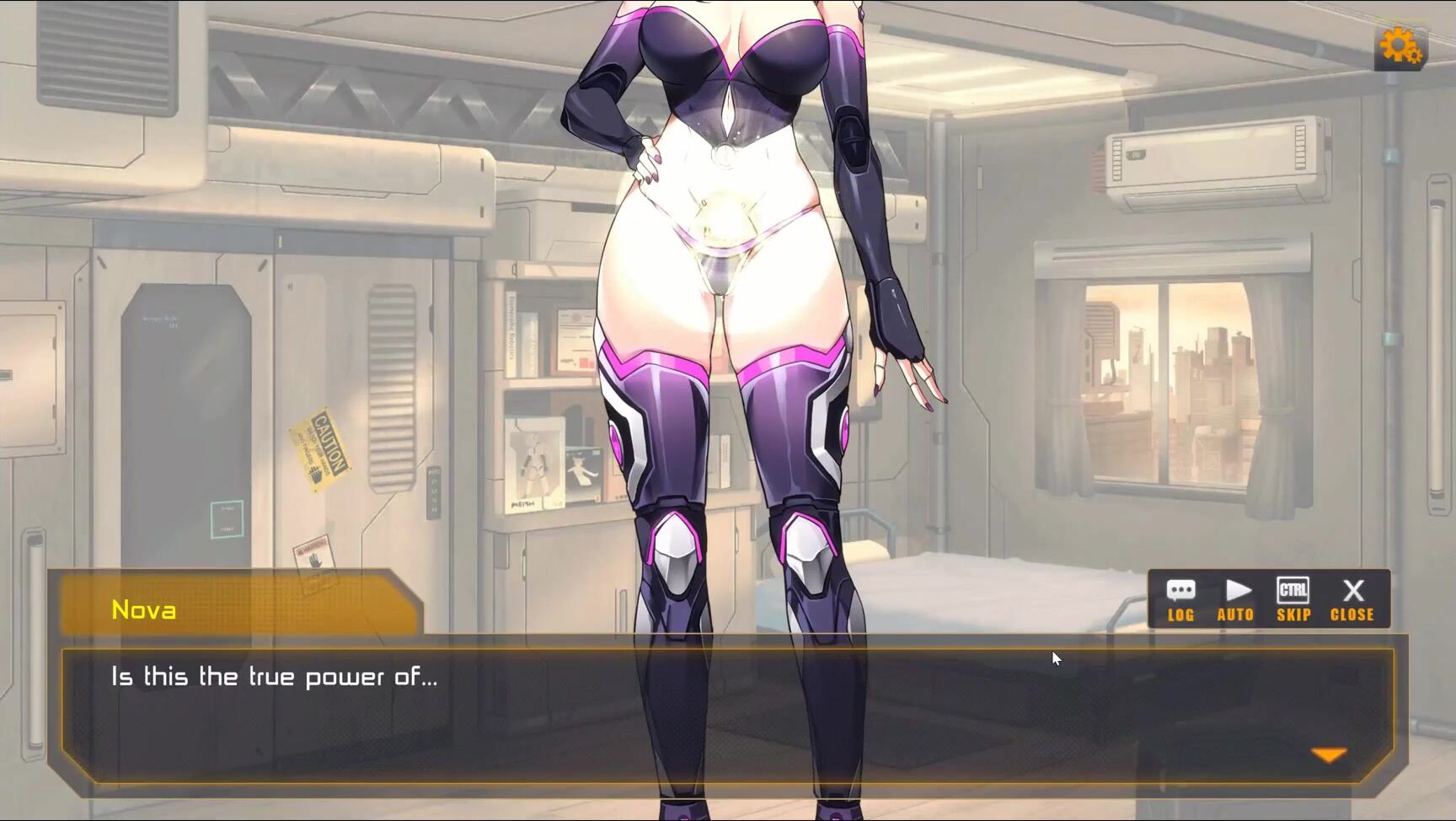Advance dialogue with the orange arrow
This screenshot has width=1456, height=821.
(1329, 755)
